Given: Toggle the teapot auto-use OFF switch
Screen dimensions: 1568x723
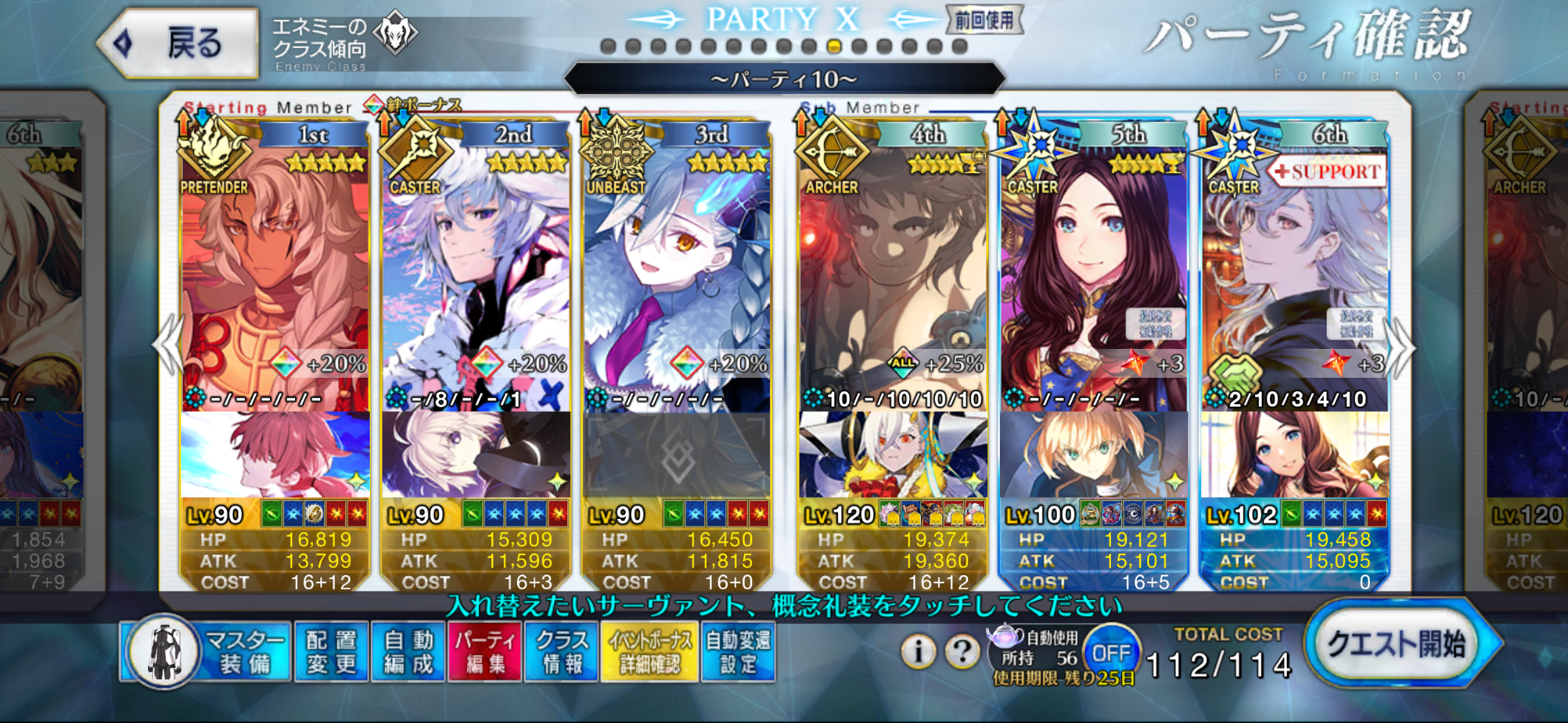Looking at the screenshot, I should [x=1111, y=654].
